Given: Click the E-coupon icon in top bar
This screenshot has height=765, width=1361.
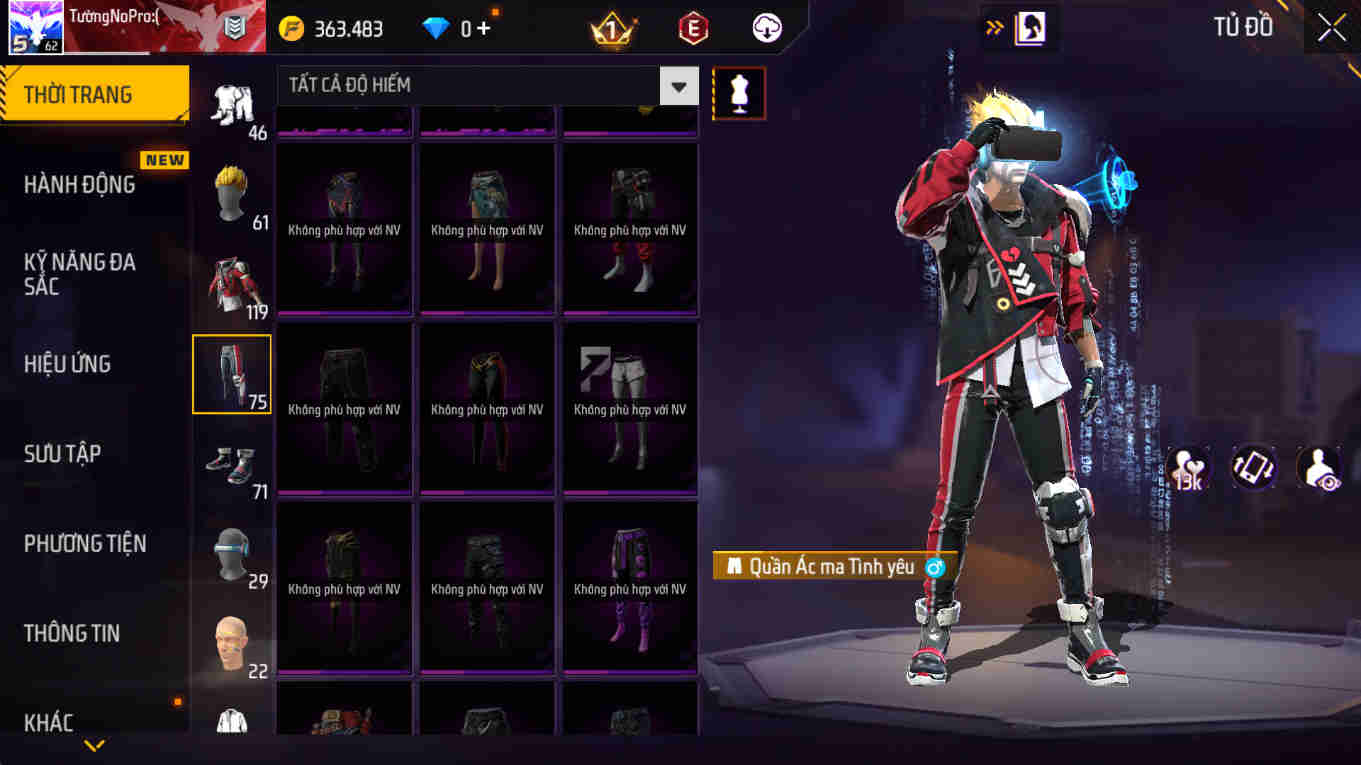Looking at the screenshot, I should [x=692, y=27].
